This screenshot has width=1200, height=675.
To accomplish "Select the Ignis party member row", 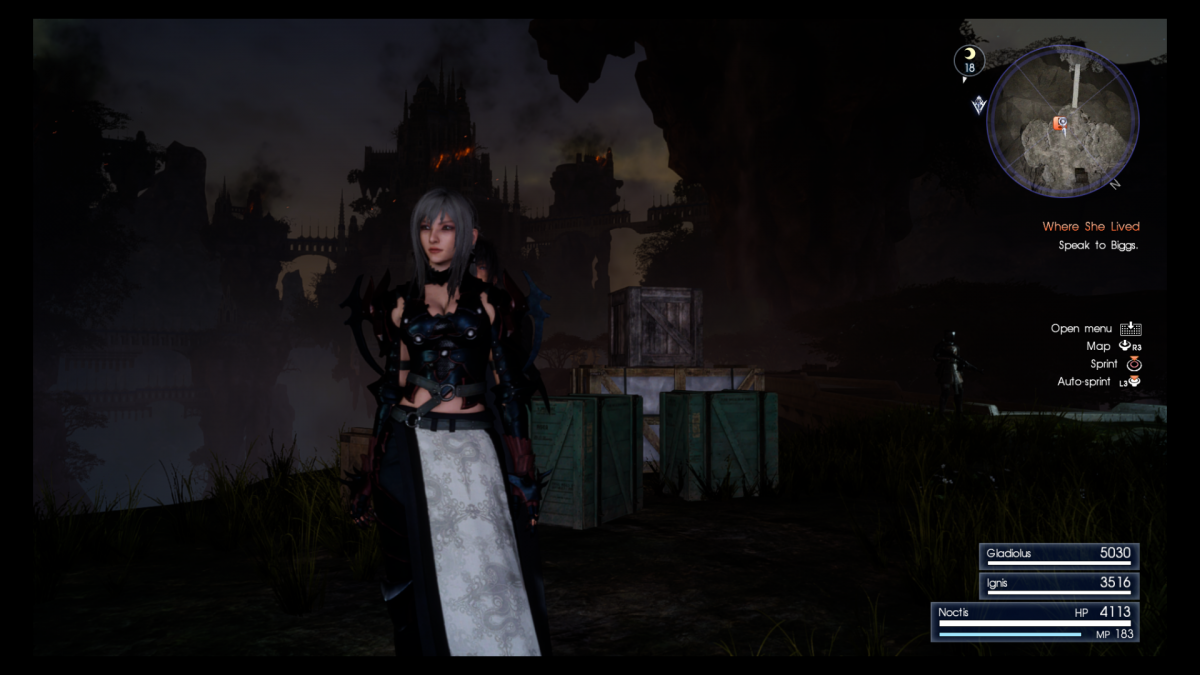I will tap(1058, 585).
